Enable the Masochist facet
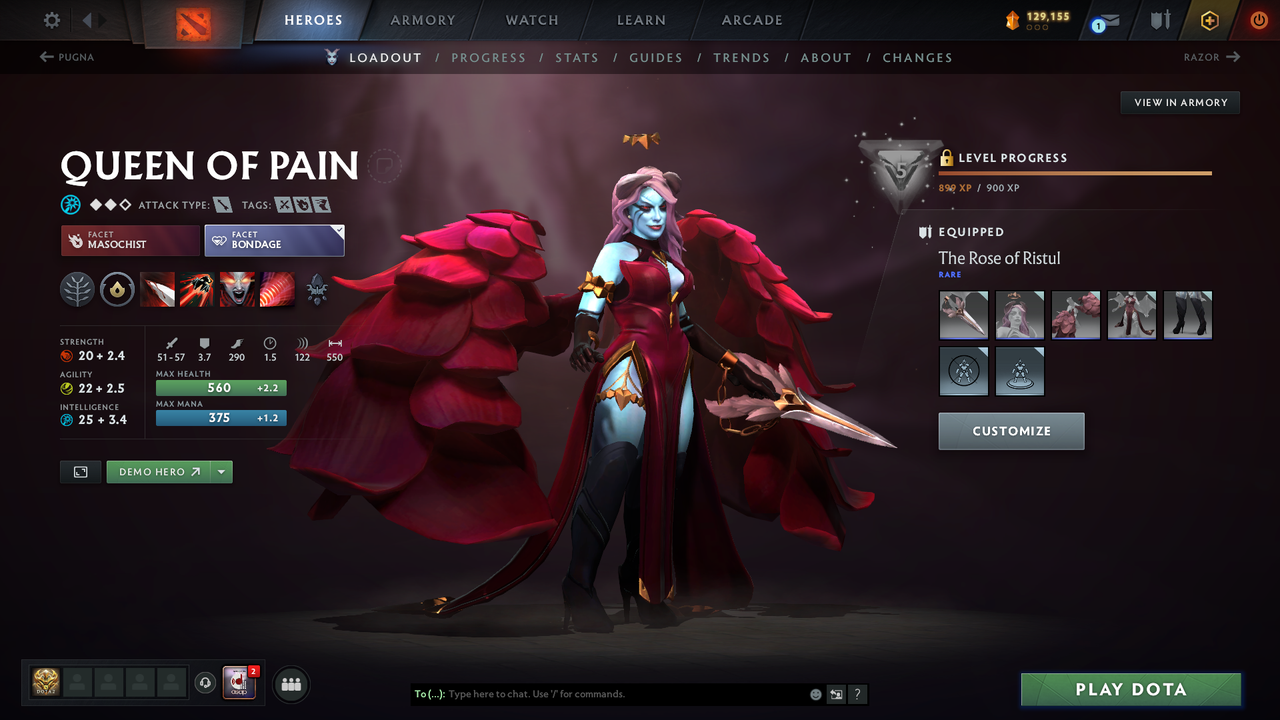Screen dimensions: 1280x720 click(129, 240)
